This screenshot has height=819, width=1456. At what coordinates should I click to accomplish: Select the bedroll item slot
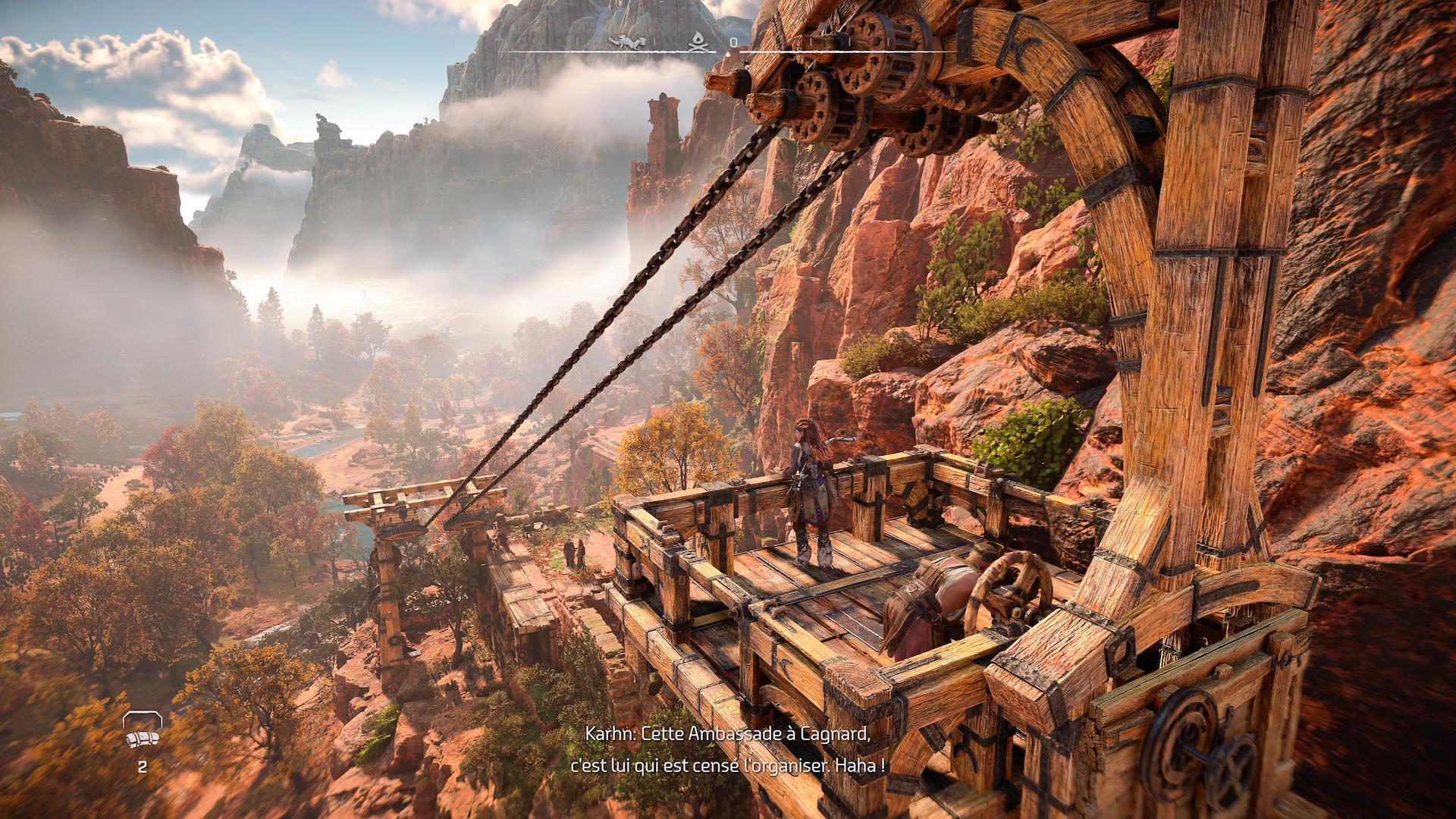click(142, 733)
